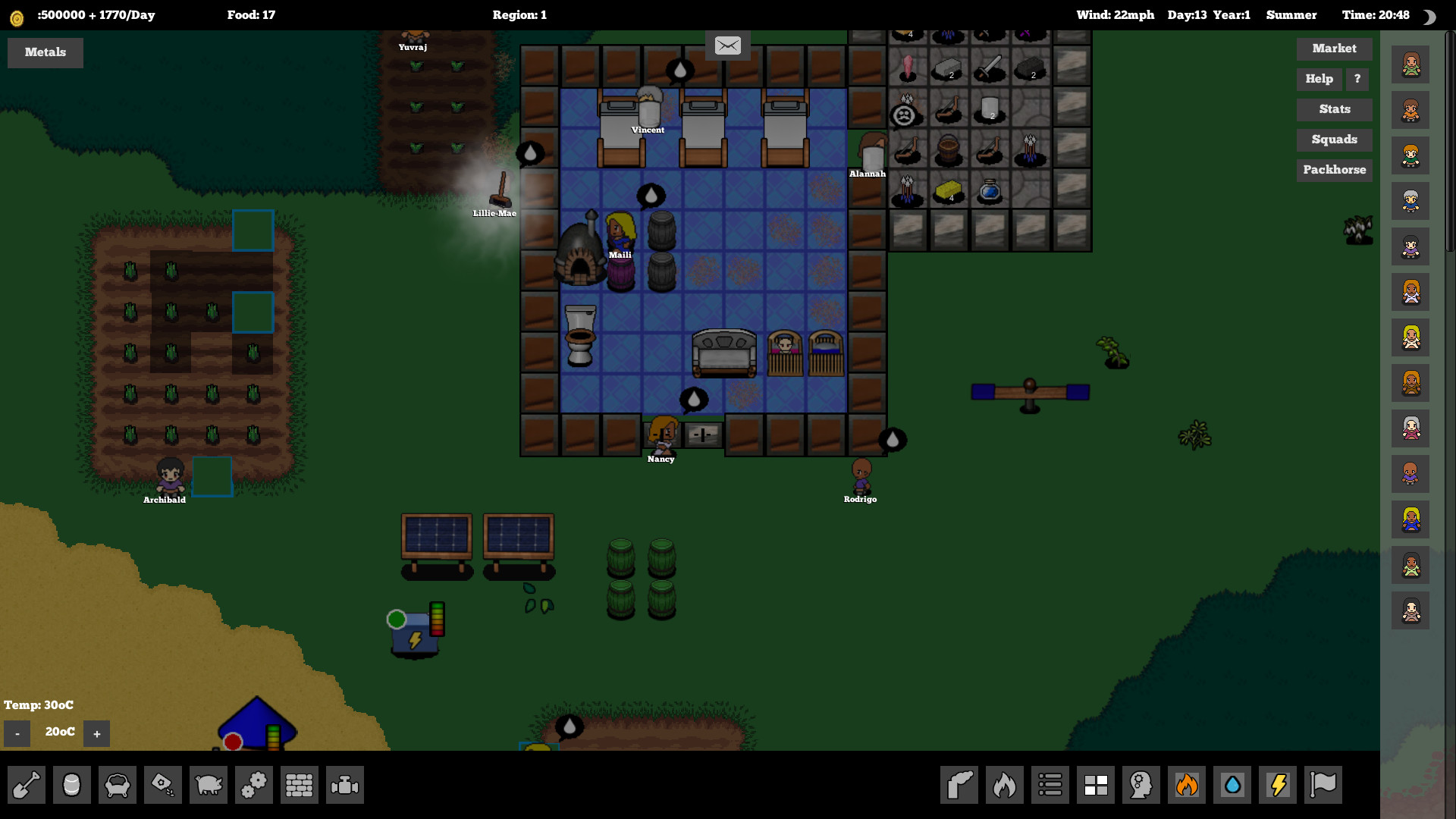This screenshot has width=1456, height=819.
Task: Open the Packhorse screen
Action: 1334,170
